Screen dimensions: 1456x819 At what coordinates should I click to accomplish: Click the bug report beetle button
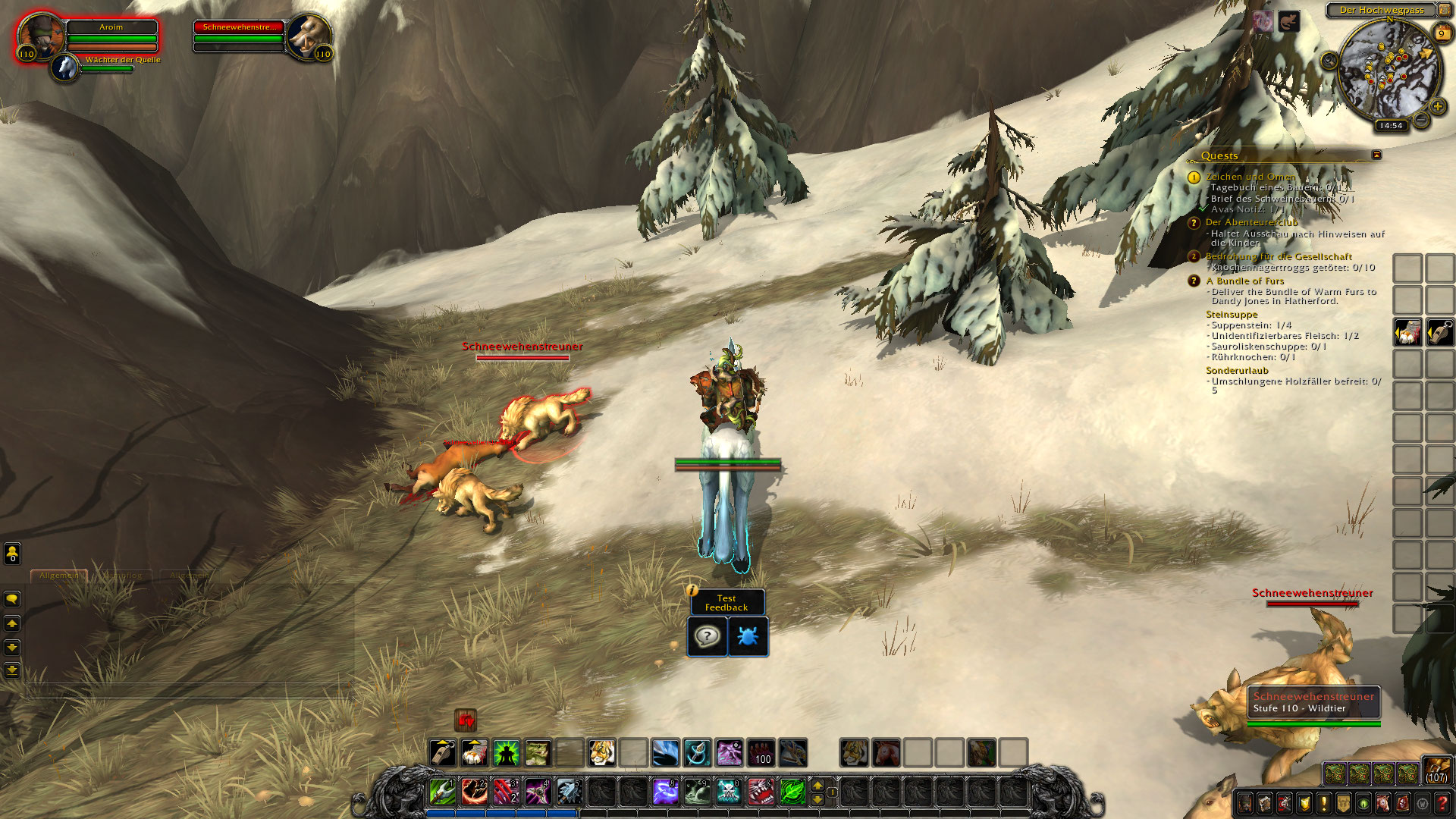748,636
